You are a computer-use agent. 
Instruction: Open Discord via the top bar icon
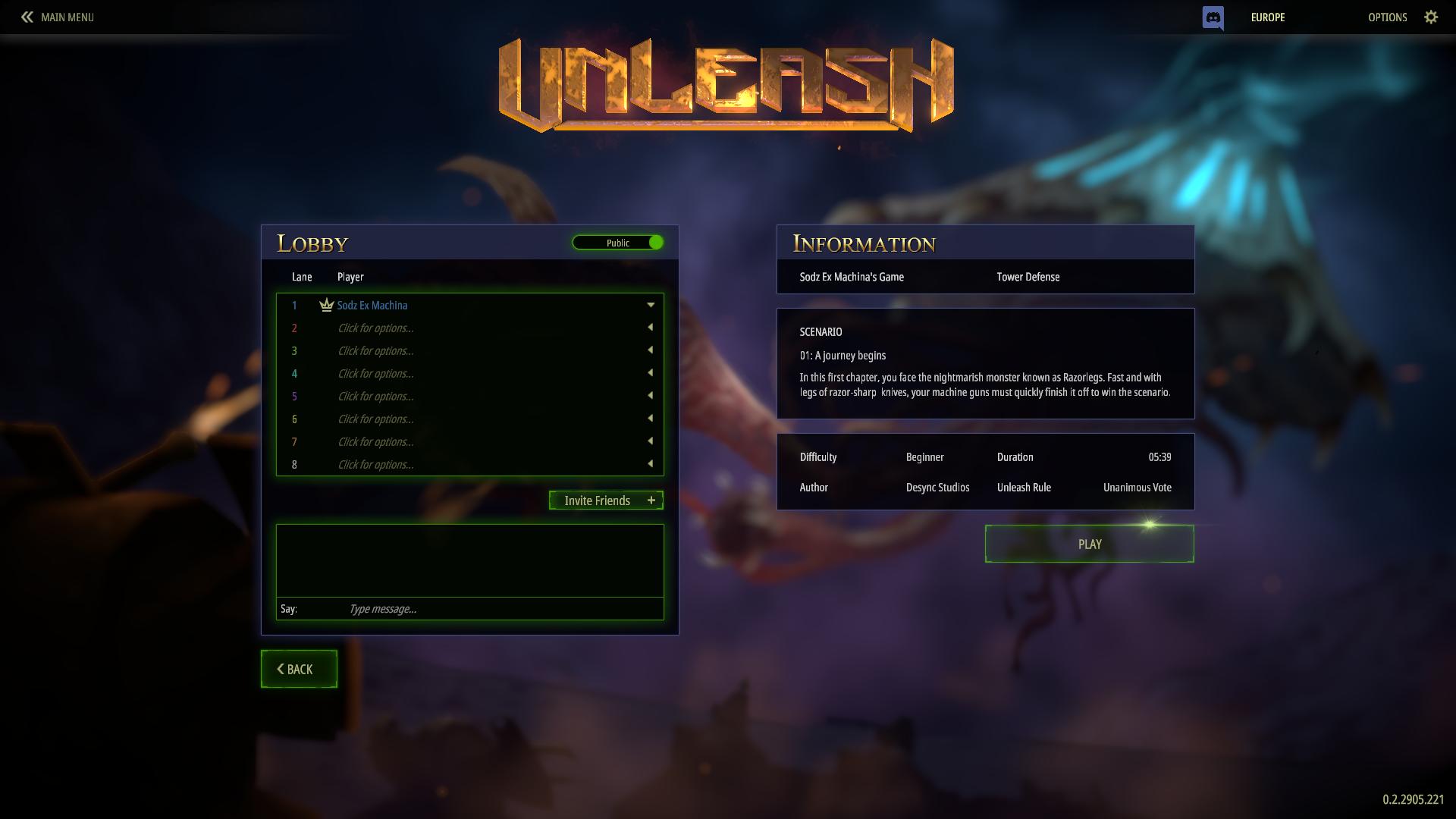pos(1214,17)
